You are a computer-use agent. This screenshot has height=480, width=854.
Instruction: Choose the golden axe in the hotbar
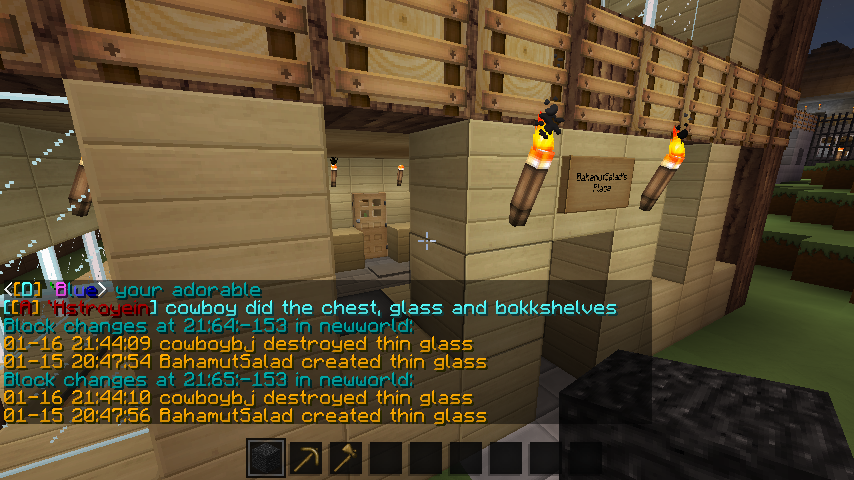click(346, 459)
